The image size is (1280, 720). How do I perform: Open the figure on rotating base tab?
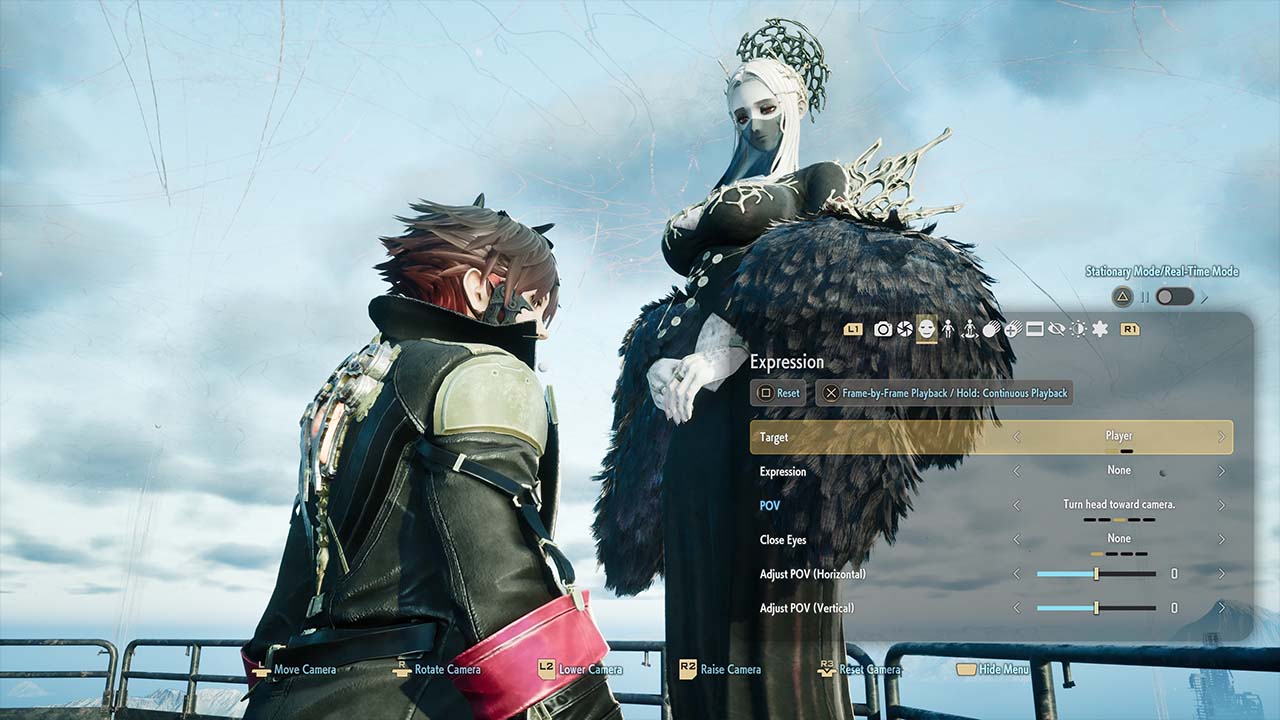pos(969,329)
